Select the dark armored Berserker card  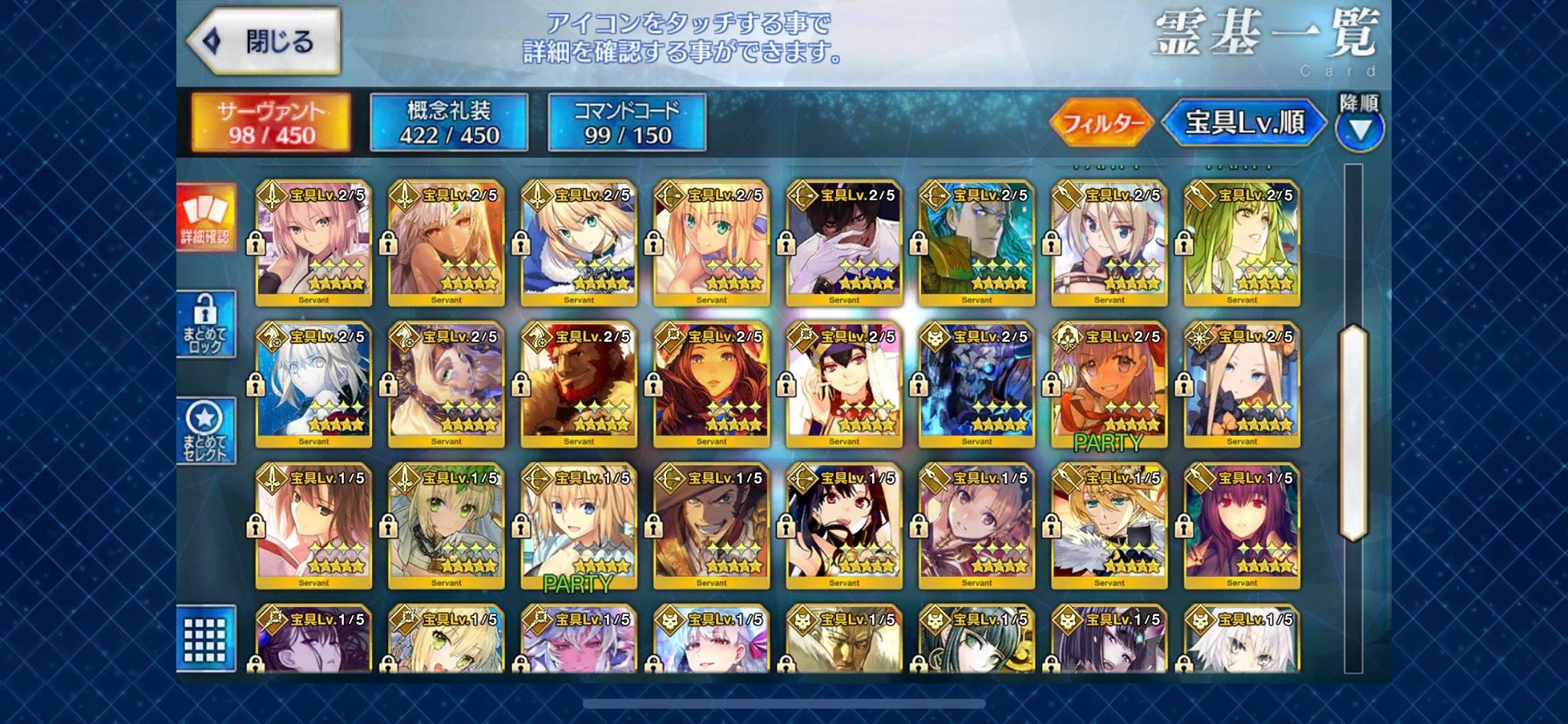976,383
